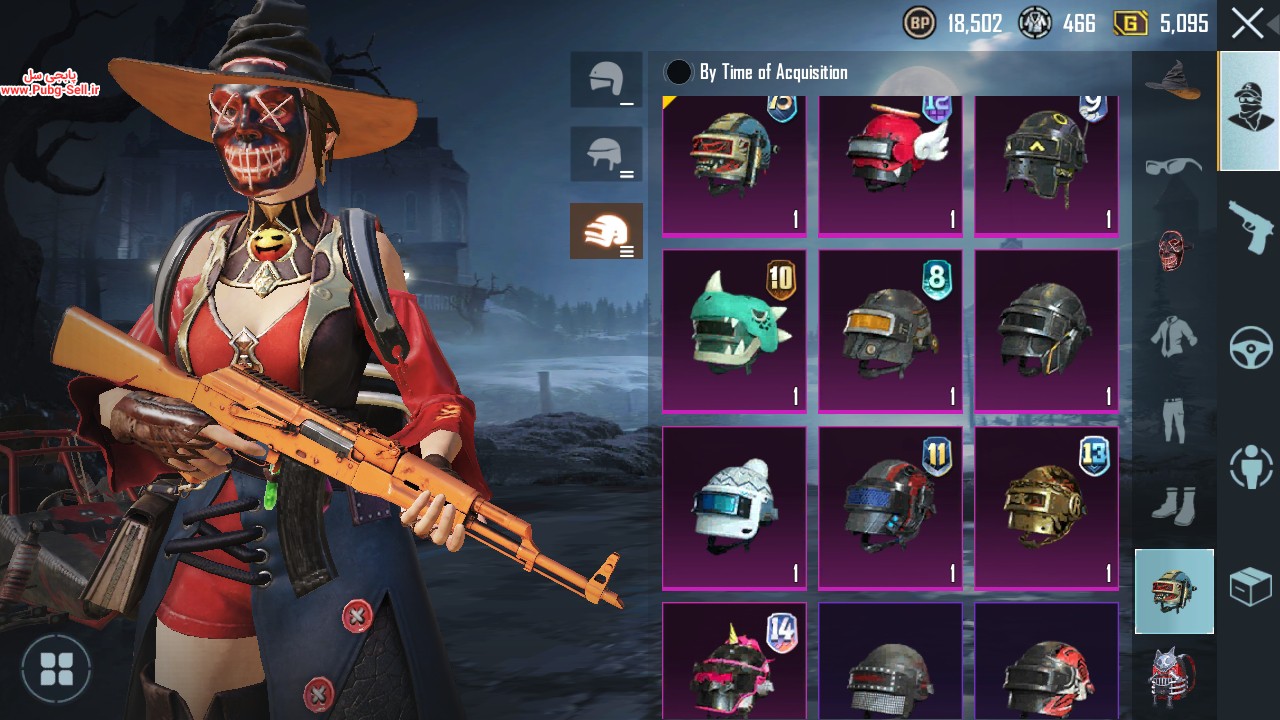Close the inventory screen with the X
The height and width of the screenshot is (720, 1280).
click(1247, 23)
